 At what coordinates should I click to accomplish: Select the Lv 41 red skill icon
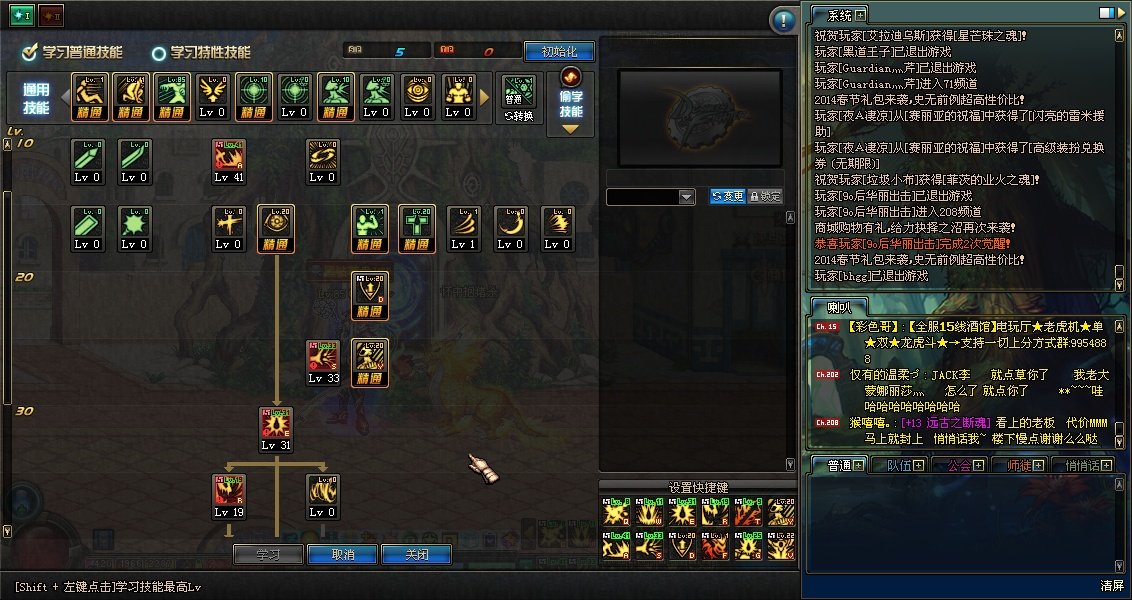[x=229, y=157]
